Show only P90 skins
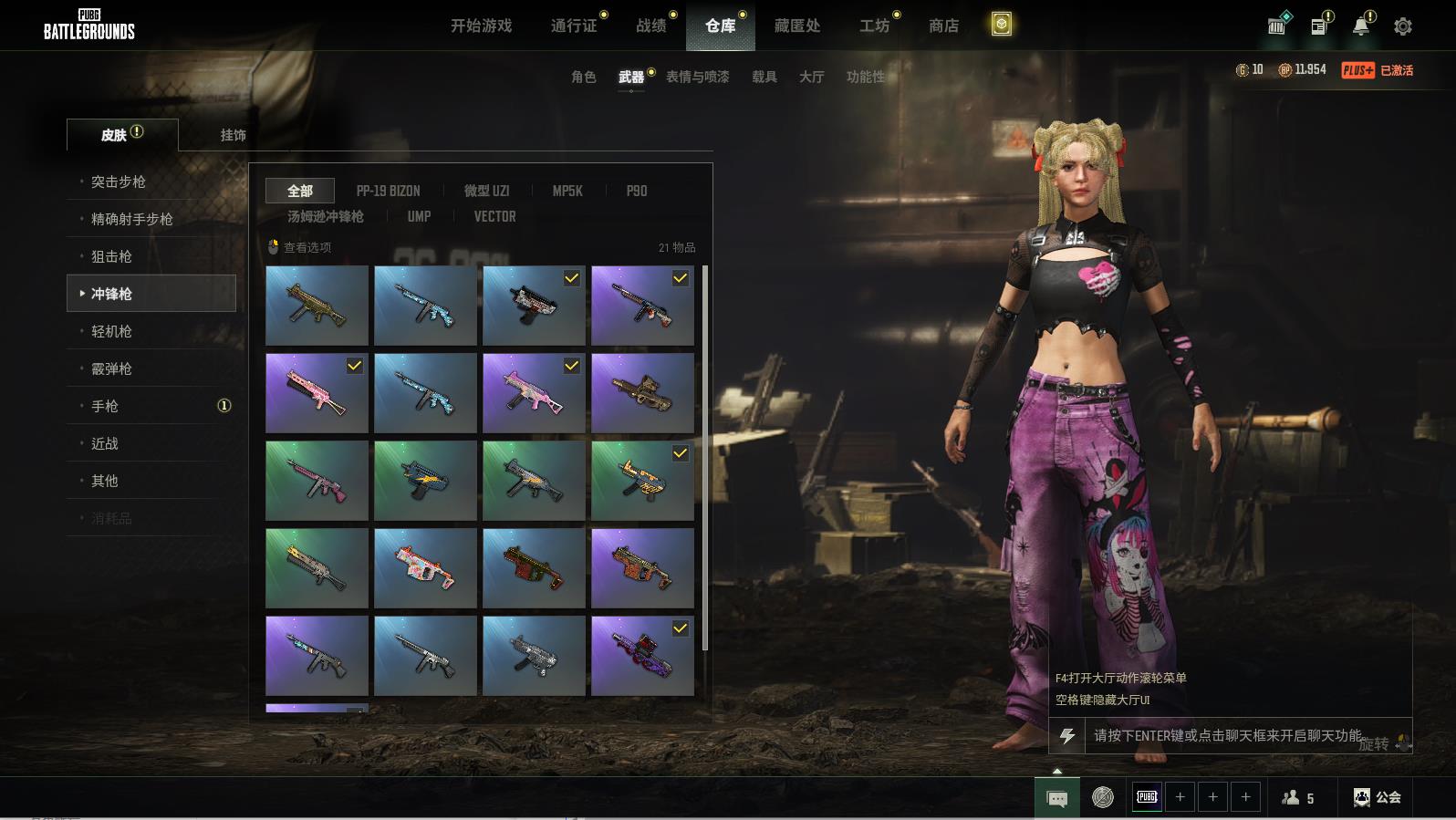The width and height of the screenshot is (1456, 820). pos(636,191)
